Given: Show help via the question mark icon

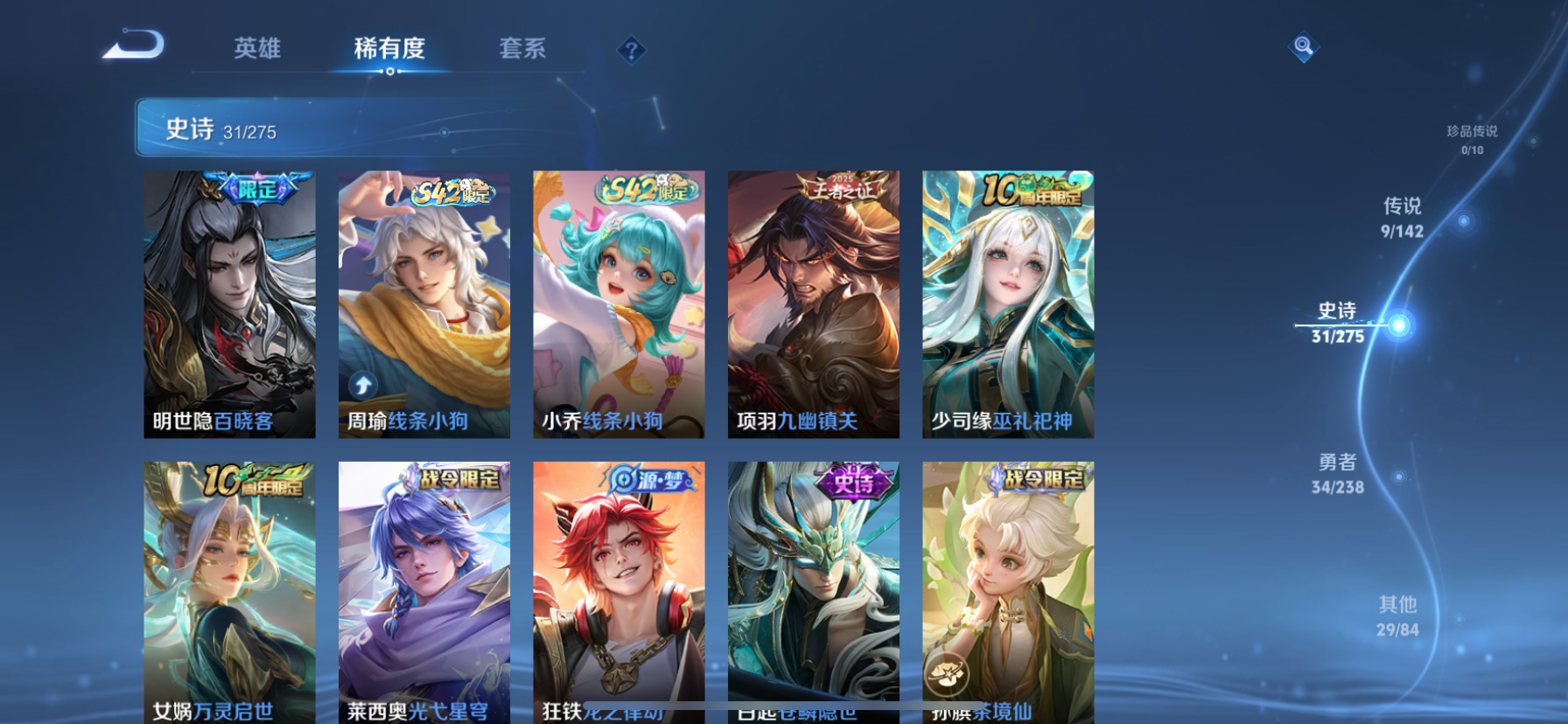Looking at the screenshot, I should tap(631, 51).
